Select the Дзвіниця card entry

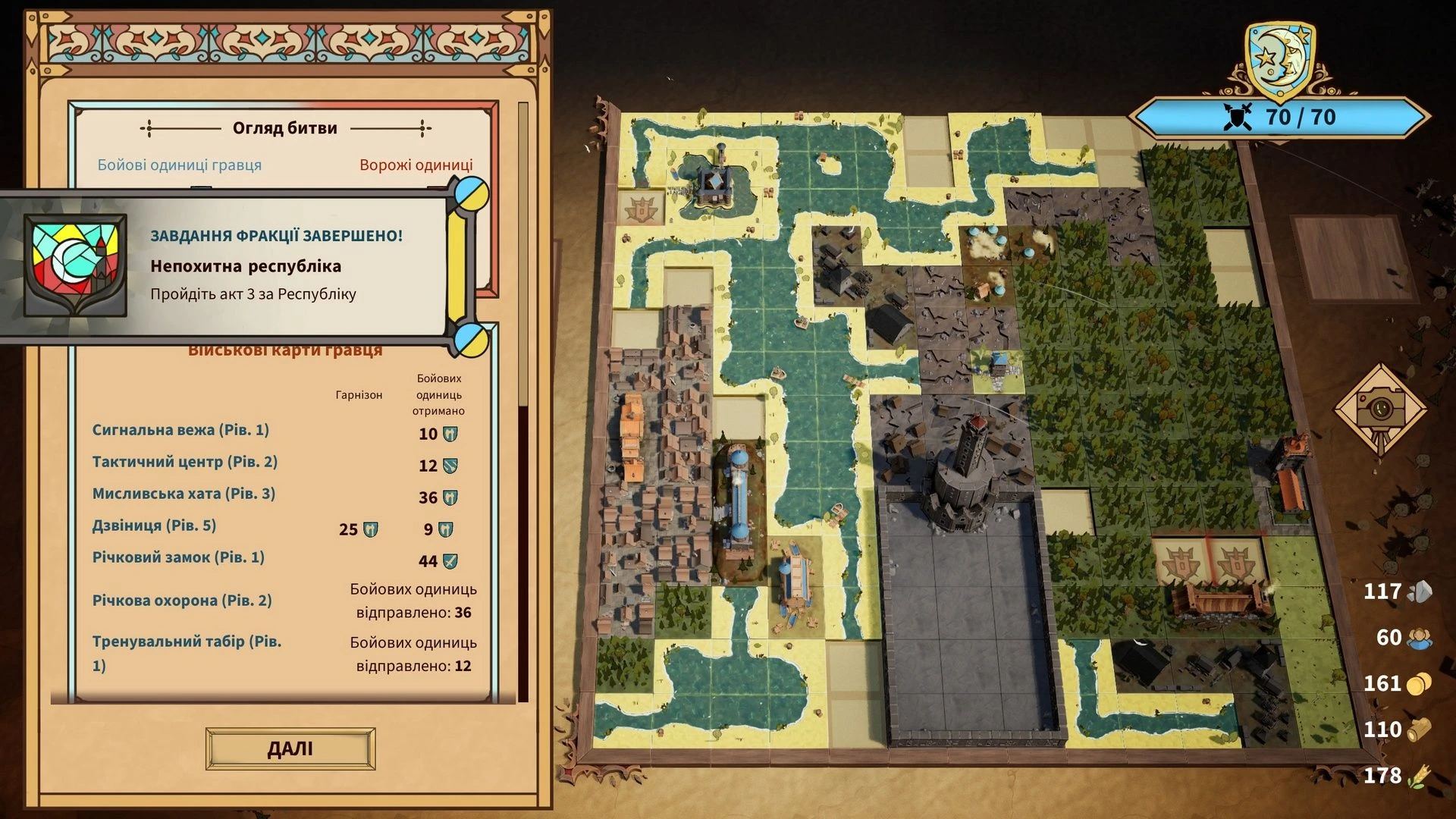click(154, 526)
